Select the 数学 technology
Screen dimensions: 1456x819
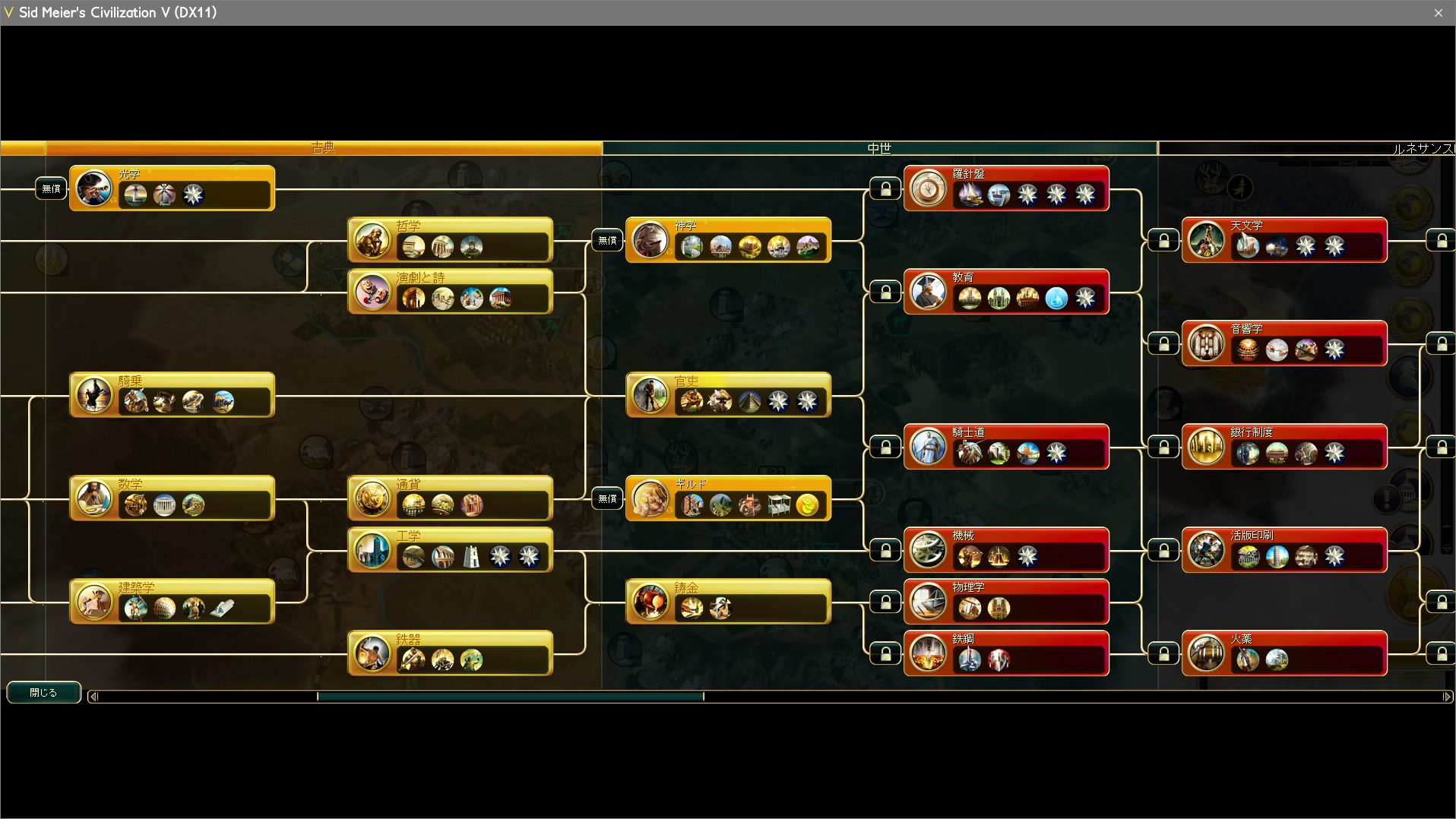[172, 498]
